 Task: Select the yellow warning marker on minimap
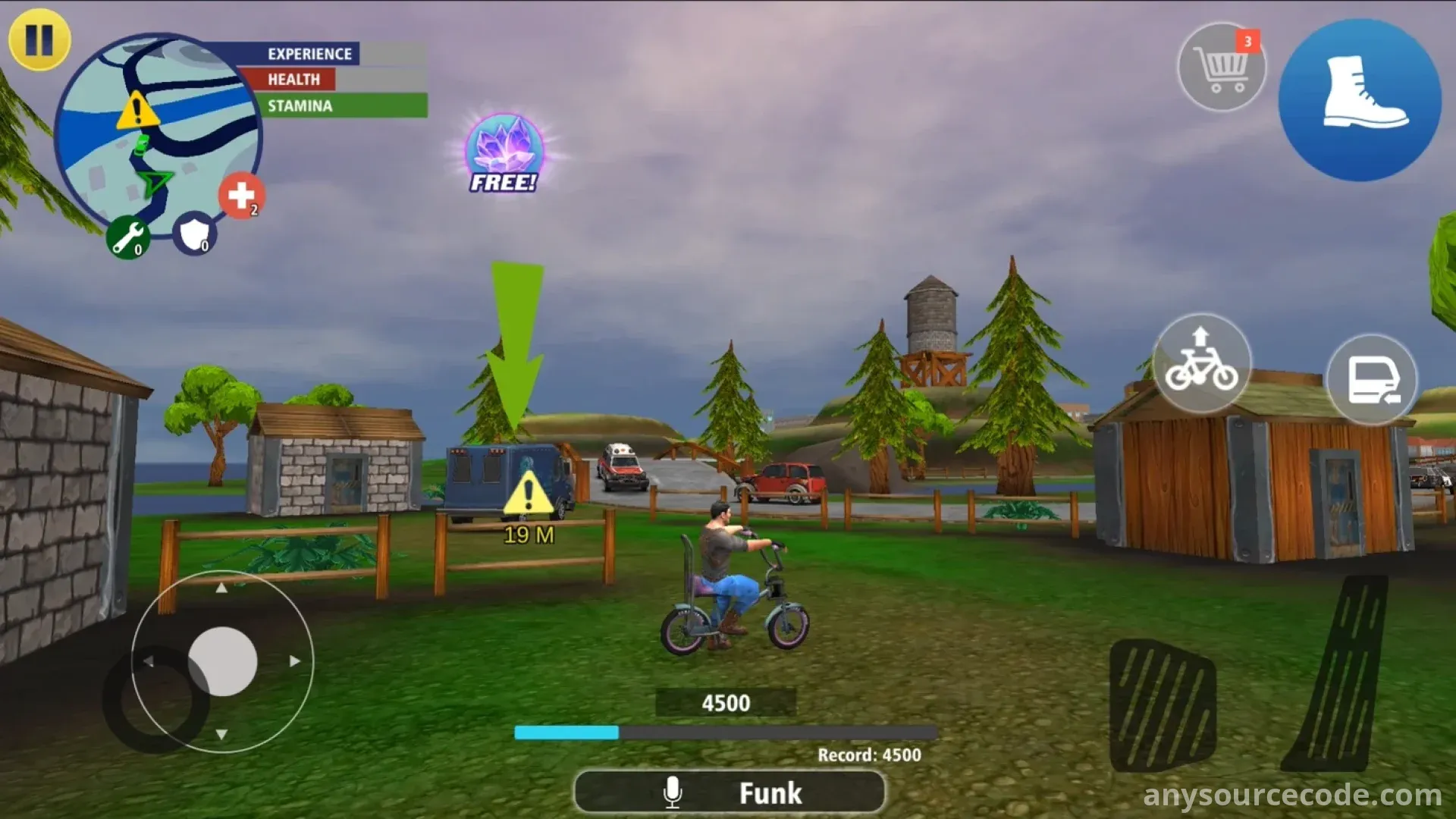click(137, 111)
